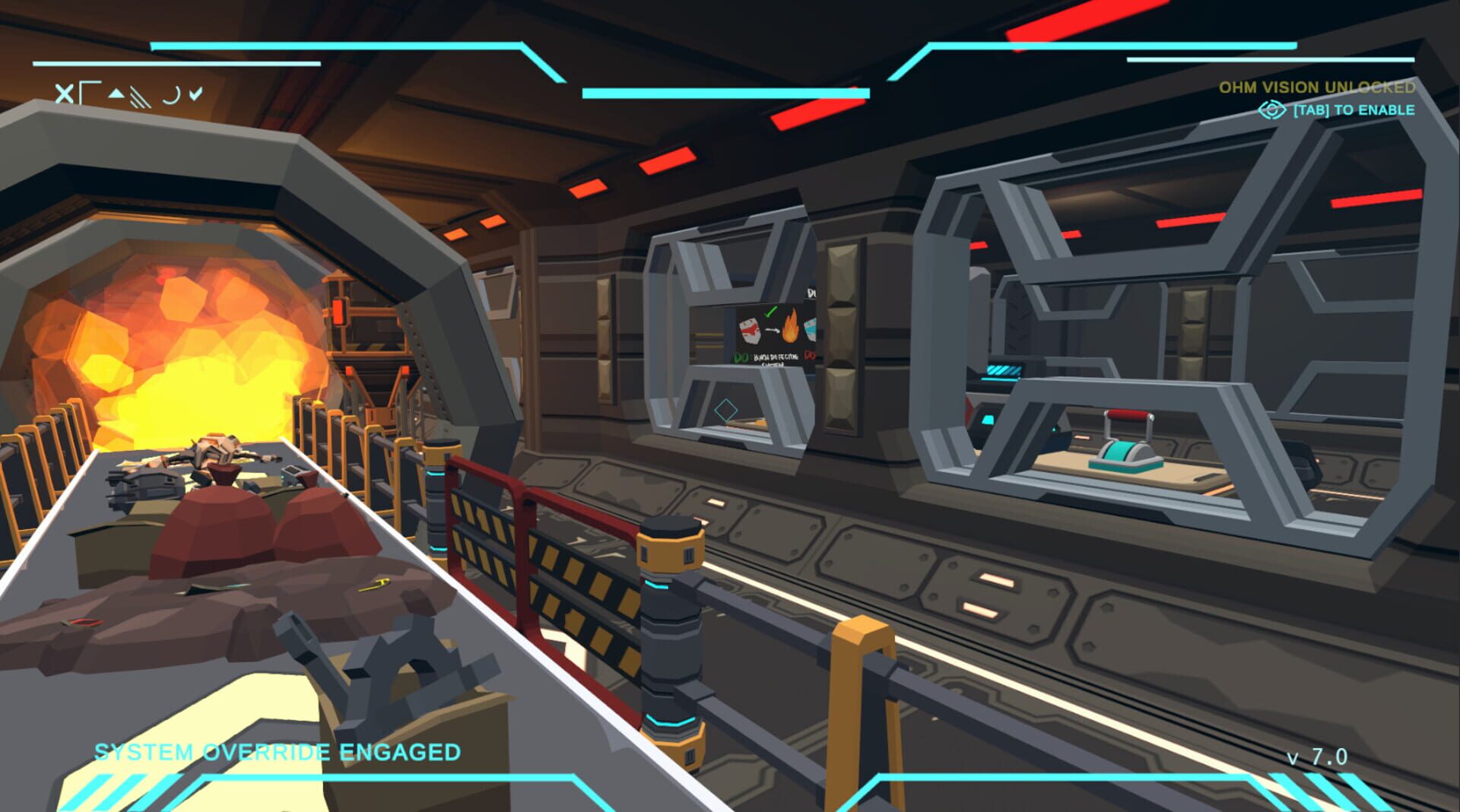This screenshot has height=812, width=1460.
Task: Click the diagonal slash HUD icon
Action: (x=141, y=97)
